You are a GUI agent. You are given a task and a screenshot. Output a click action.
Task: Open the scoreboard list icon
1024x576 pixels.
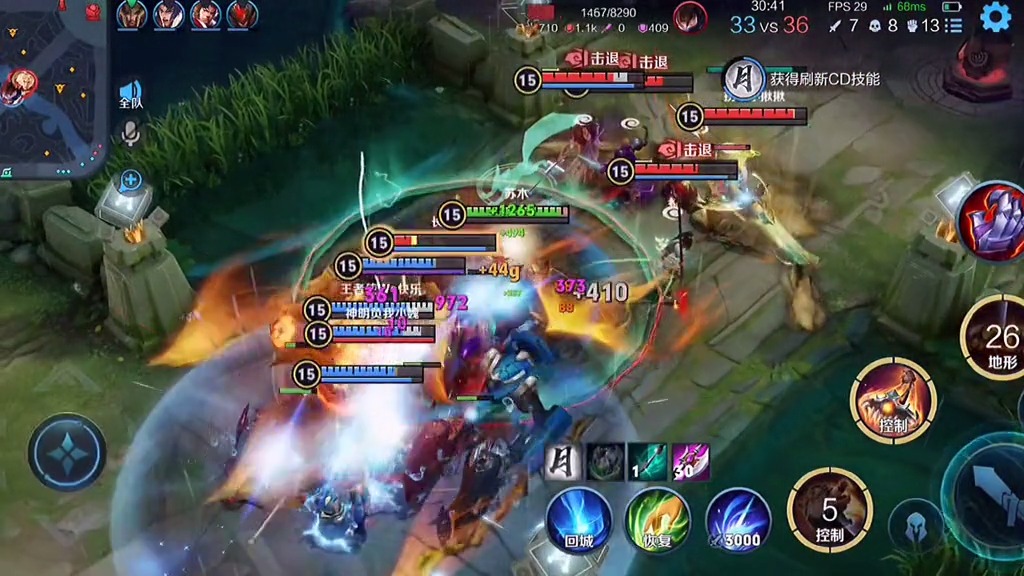click(954, 25)
